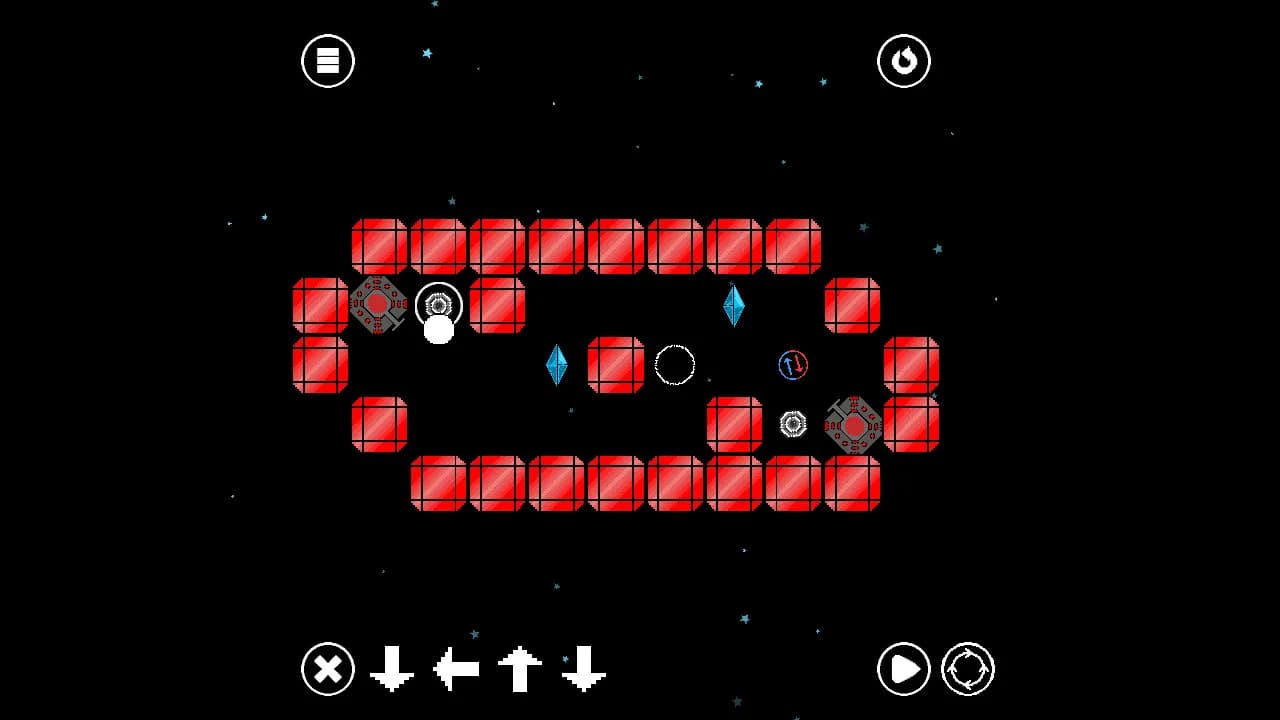Click the red and blue swap arrows marker
This screenshot has width=1280, height=720.
pos(793,366)
